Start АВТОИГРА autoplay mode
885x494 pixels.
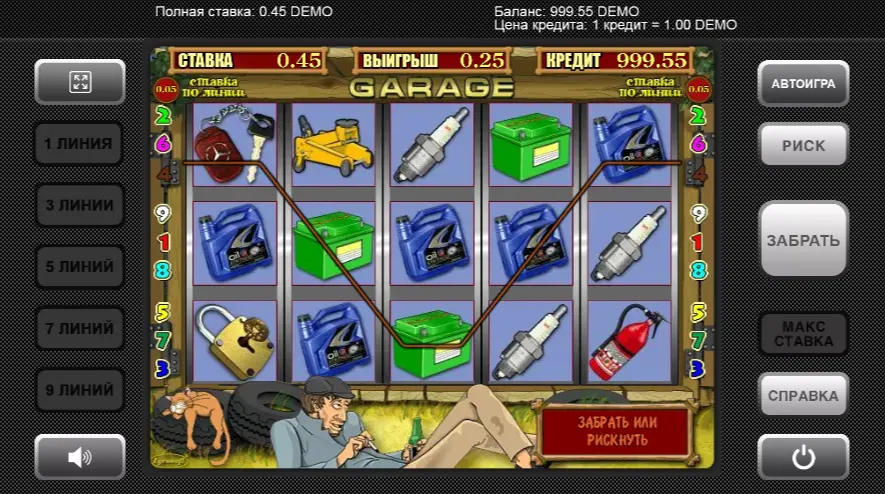[803, 84]
